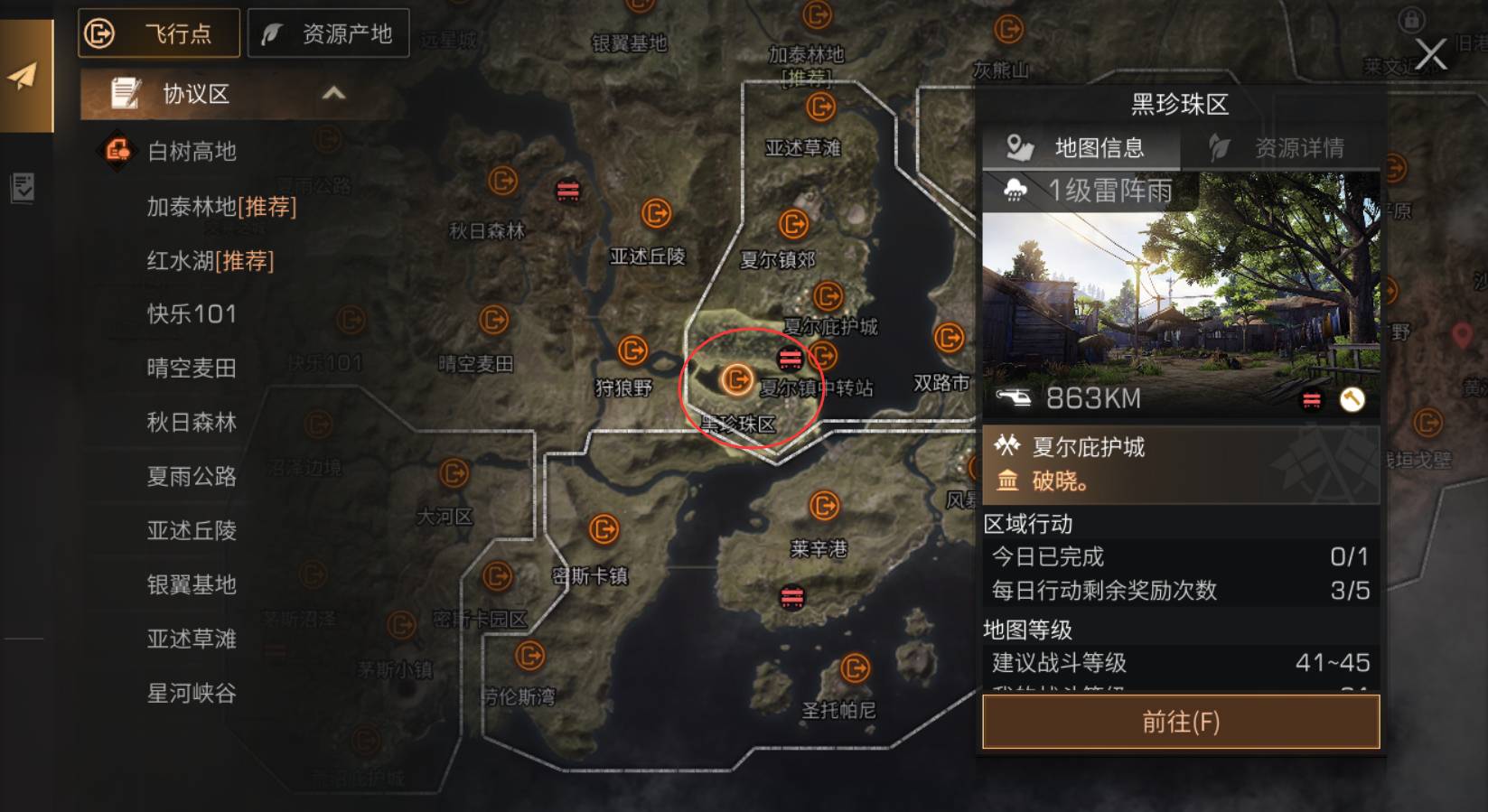This screenshot has height=812, width=1488.
Task: Toggle the 飞行点 display mode
Action: (x=158, y=33)
